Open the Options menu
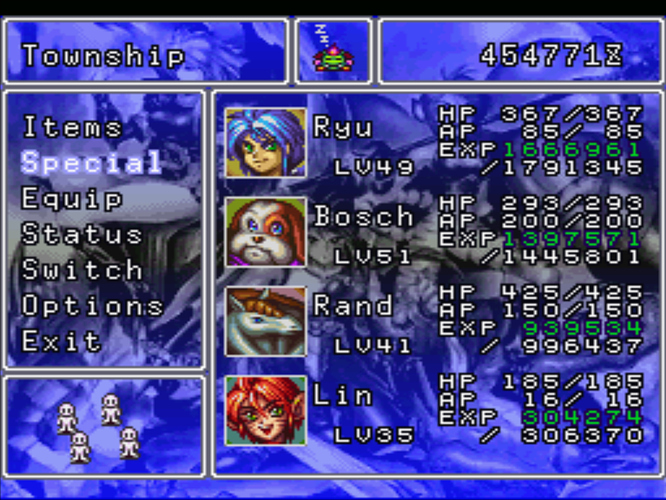Viewport: 666px width, 500px height. (91, 305)
